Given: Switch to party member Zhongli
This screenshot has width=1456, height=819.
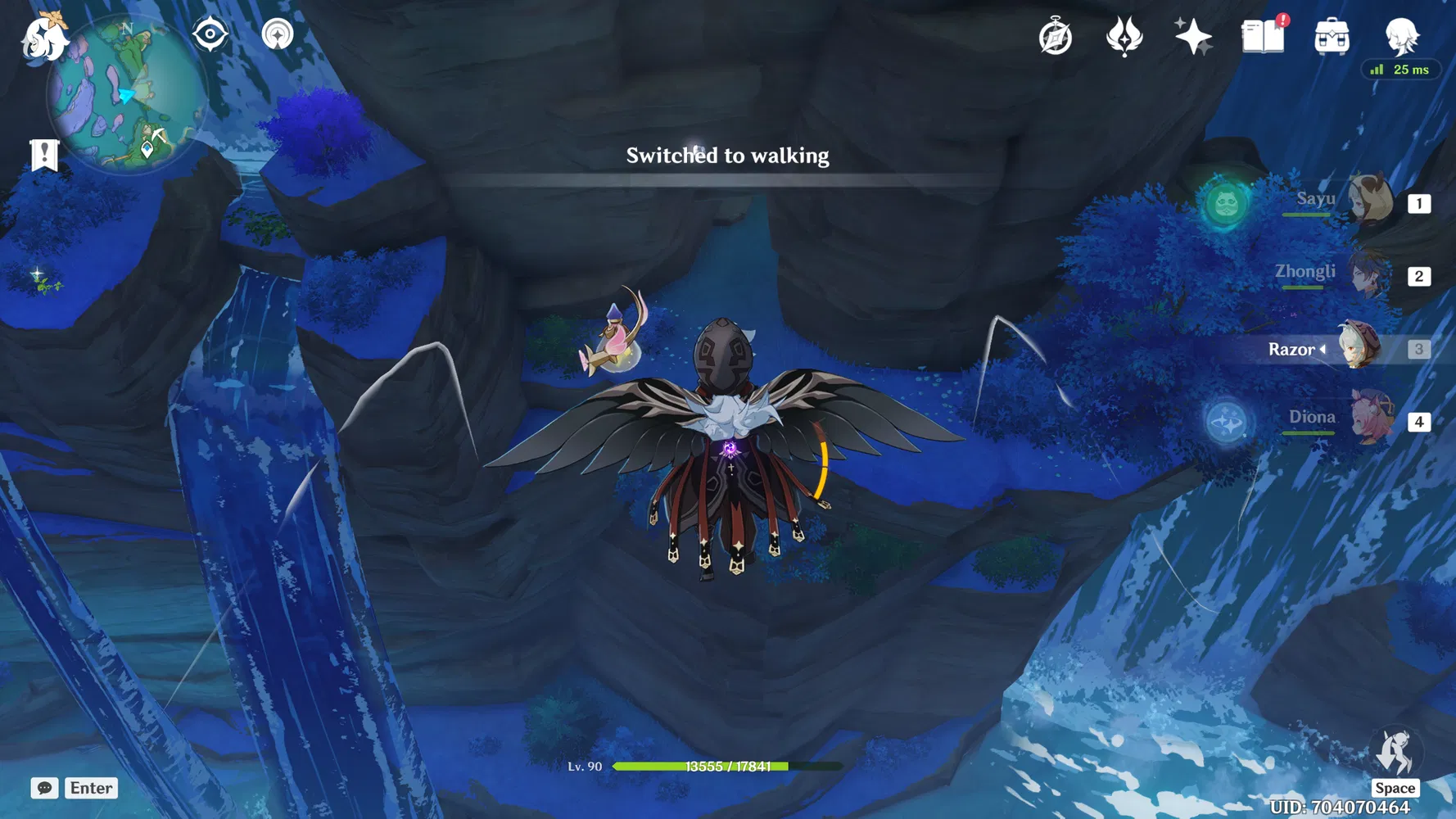Looking at the screenshot, I should 1368,276.
